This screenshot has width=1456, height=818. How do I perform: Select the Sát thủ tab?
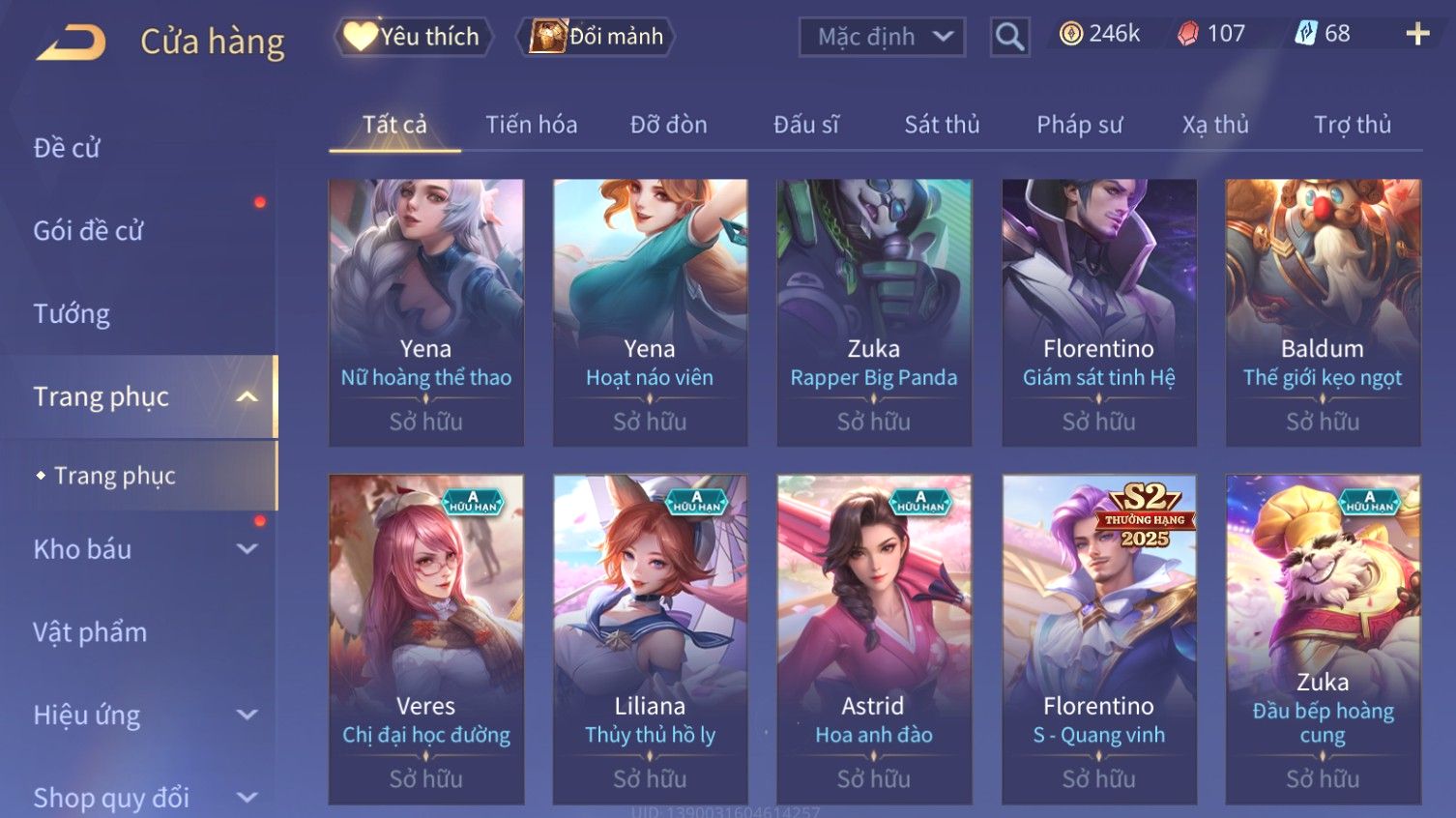click(942, 125)
